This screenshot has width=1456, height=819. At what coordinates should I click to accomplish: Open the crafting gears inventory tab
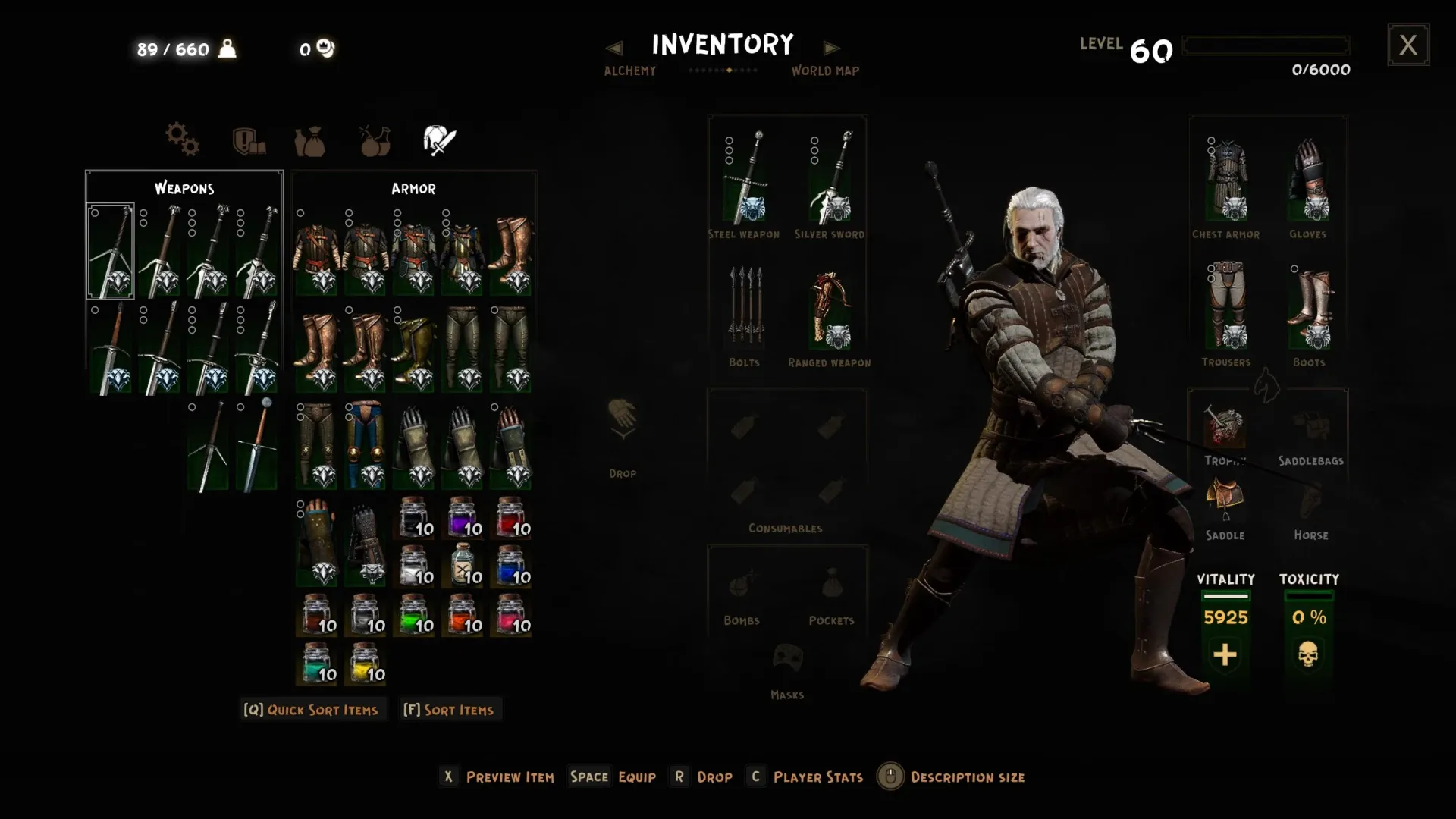[x=182, y=140]
